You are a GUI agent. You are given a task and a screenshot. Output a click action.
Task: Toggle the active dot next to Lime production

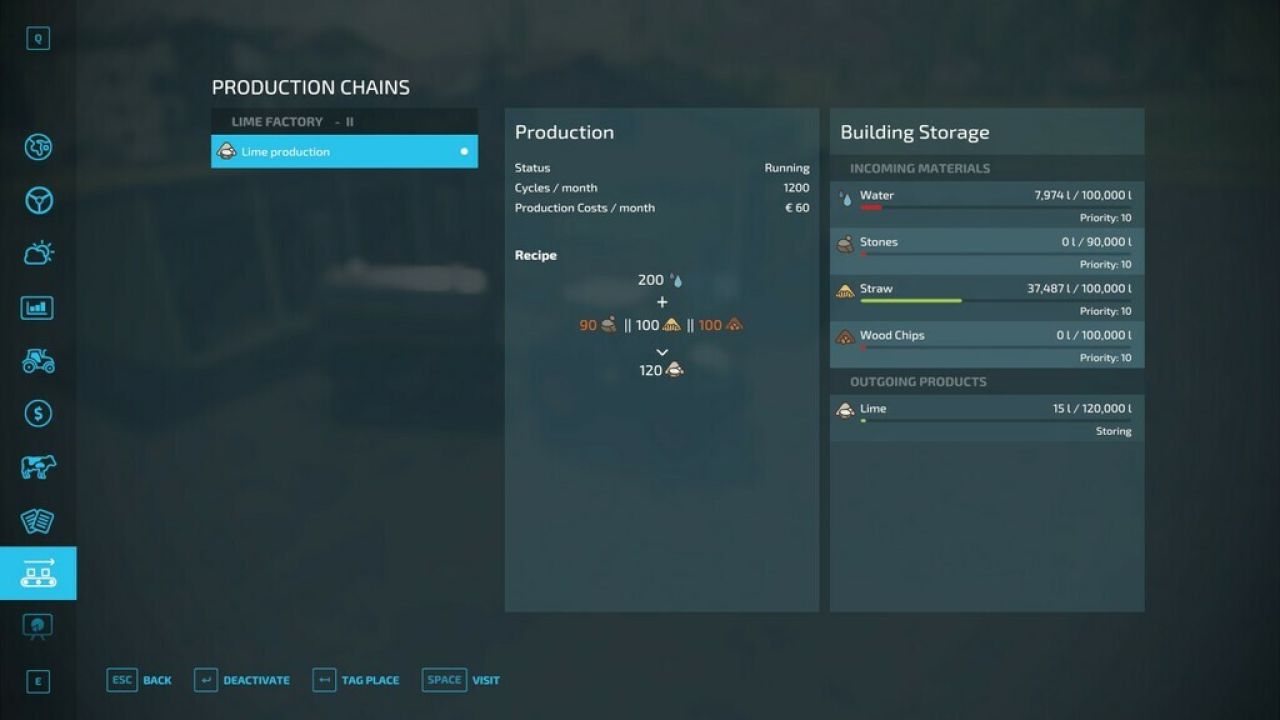(463, 151)
